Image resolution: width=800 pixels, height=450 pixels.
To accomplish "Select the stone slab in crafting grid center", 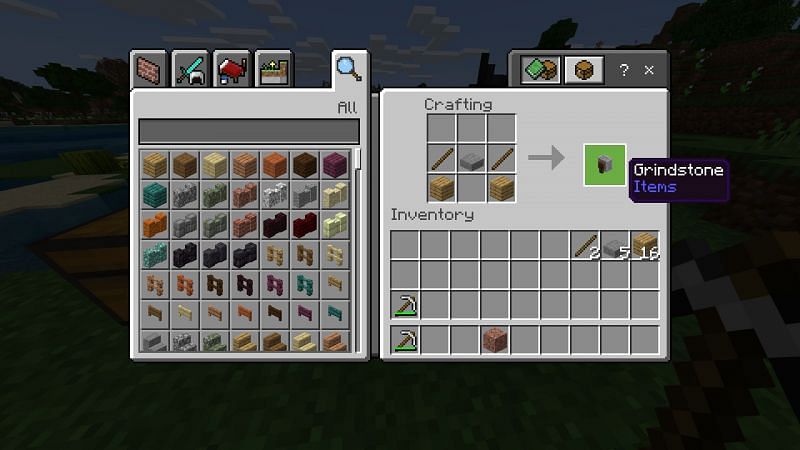I will pos(472,158).
